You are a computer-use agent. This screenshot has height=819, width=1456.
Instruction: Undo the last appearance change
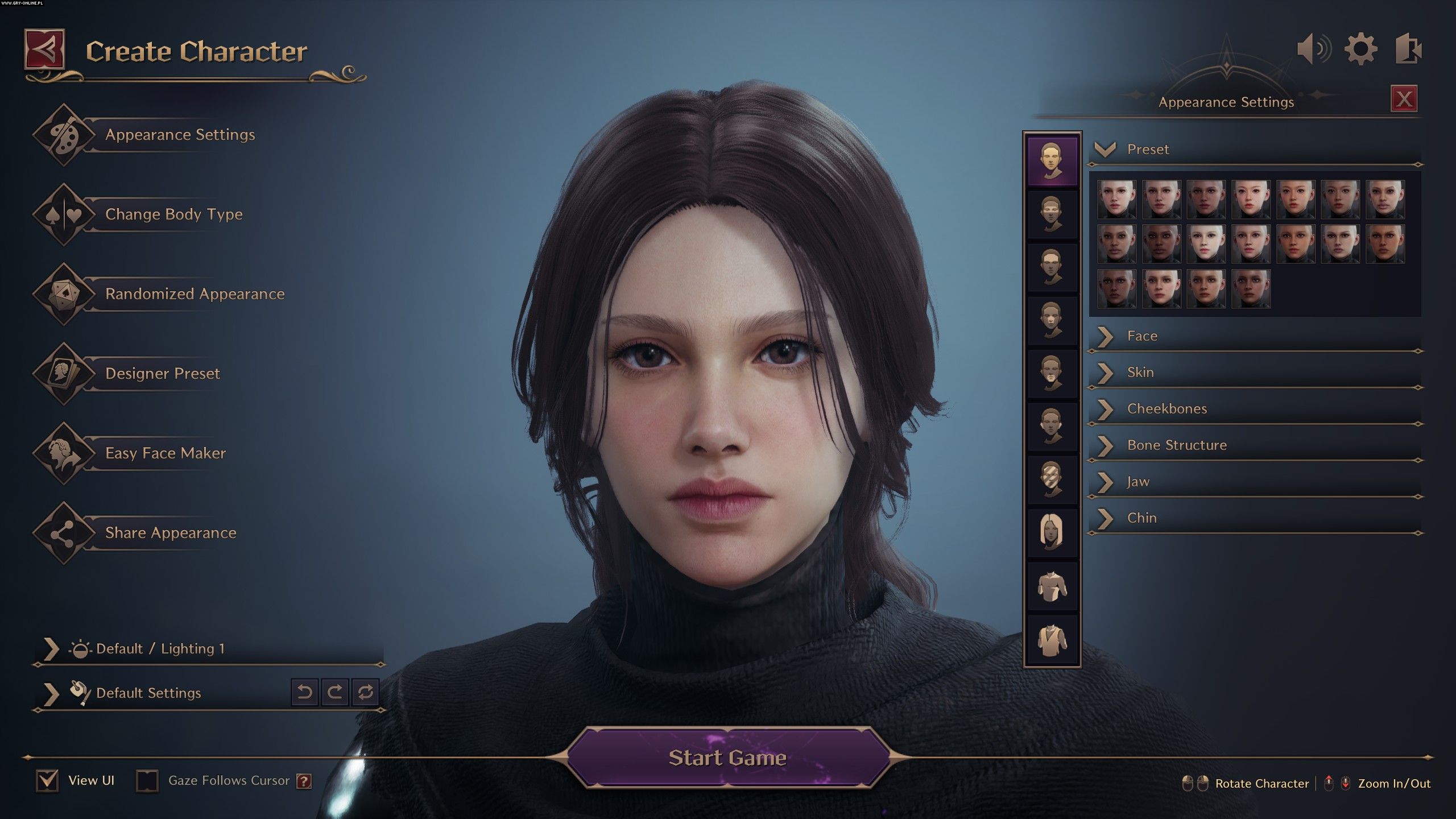click(x=305, y=692)
